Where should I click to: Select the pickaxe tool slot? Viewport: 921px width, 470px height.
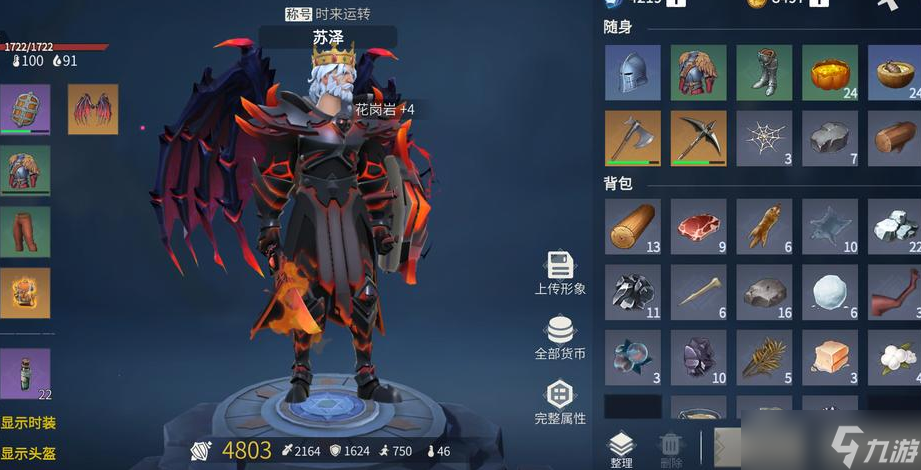tap(698, 138)
